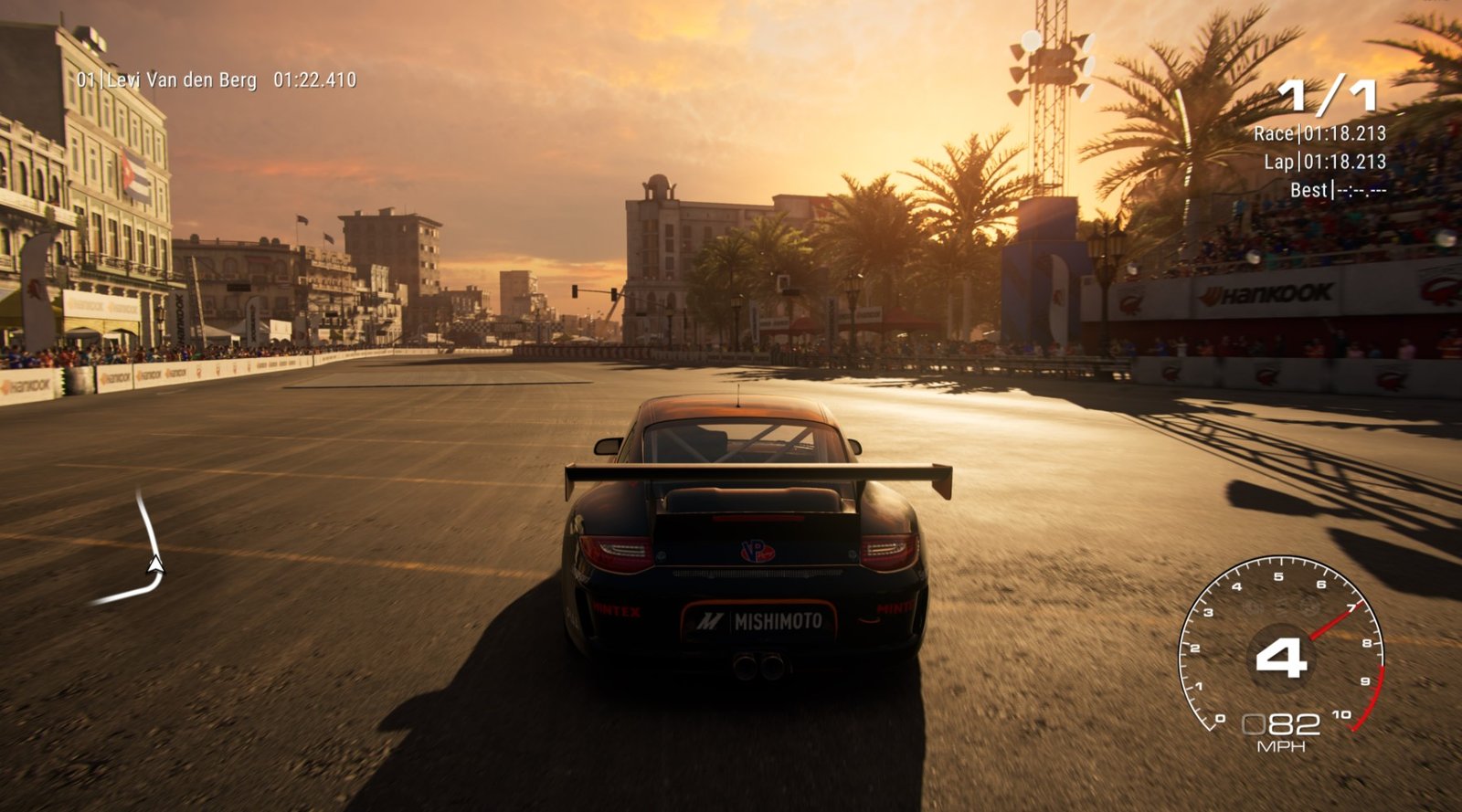
Task: Click the player arrow marker on the minimap
Action: pos(155,566)
